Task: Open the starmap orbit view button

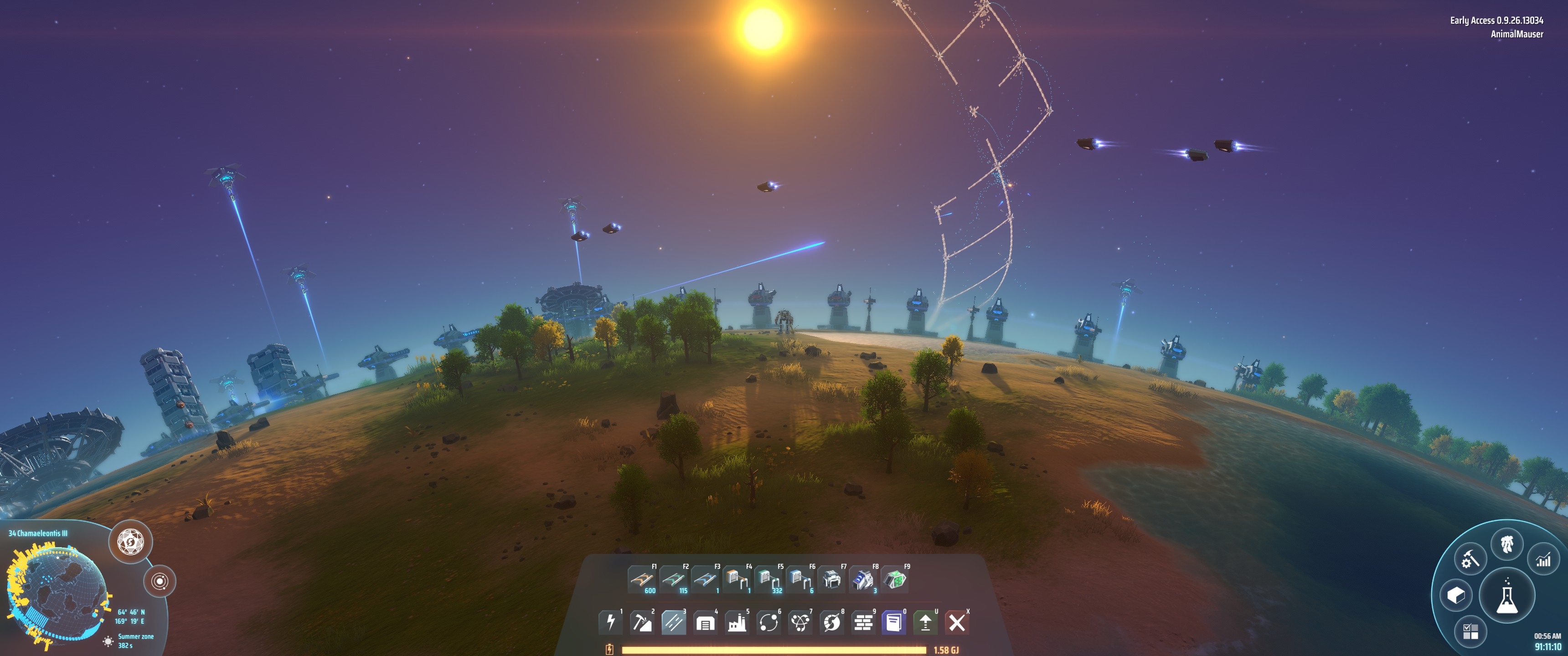Action: tap(160, 581)
